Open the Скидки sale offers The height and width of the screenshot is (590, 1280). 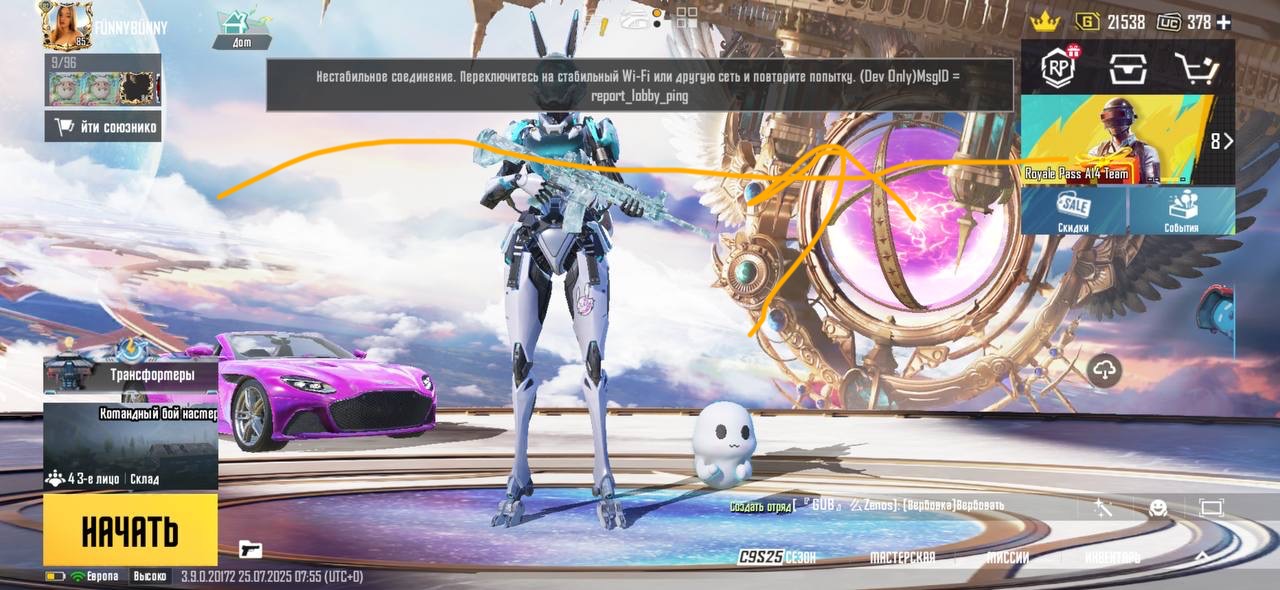(x=1074, y=211)
